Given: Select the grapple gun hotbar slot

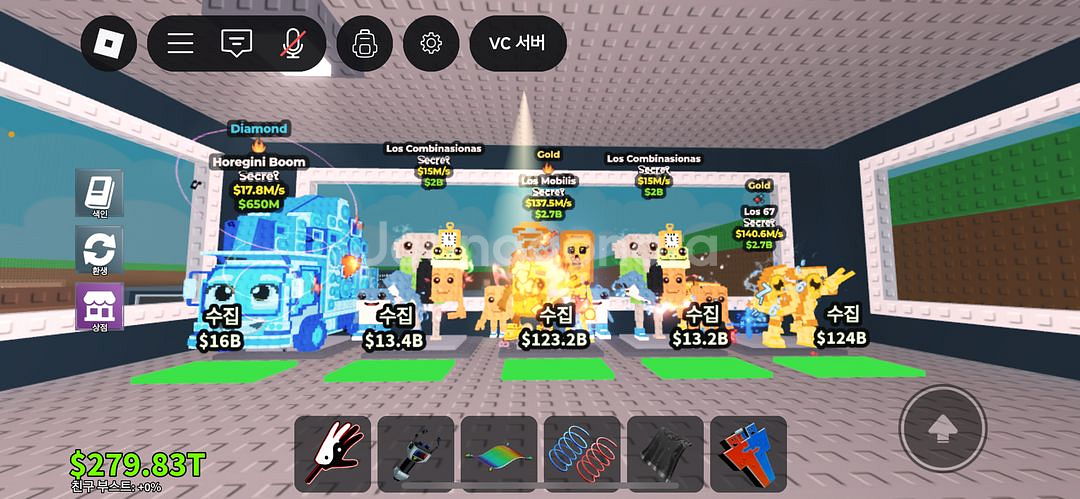Looking at the screenshot, I should (415, 454).
